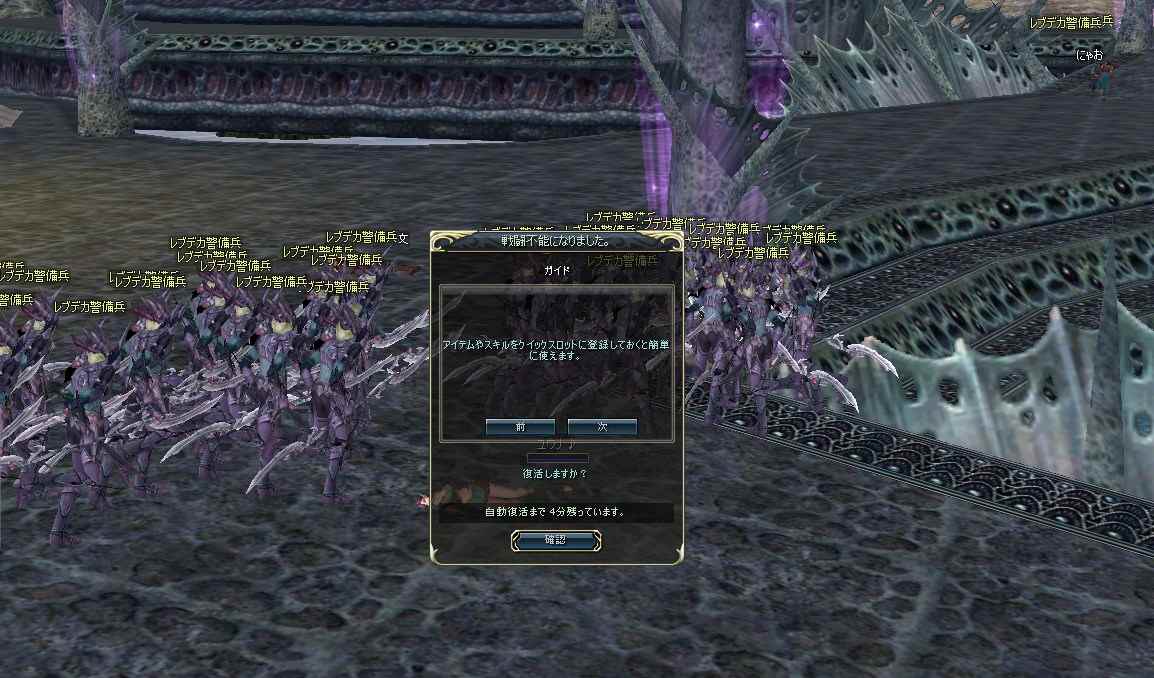The height and width of the screenshot is (678, 1154).
Task: Show the next guide tip (次)
Action: (x=602, y=427)
